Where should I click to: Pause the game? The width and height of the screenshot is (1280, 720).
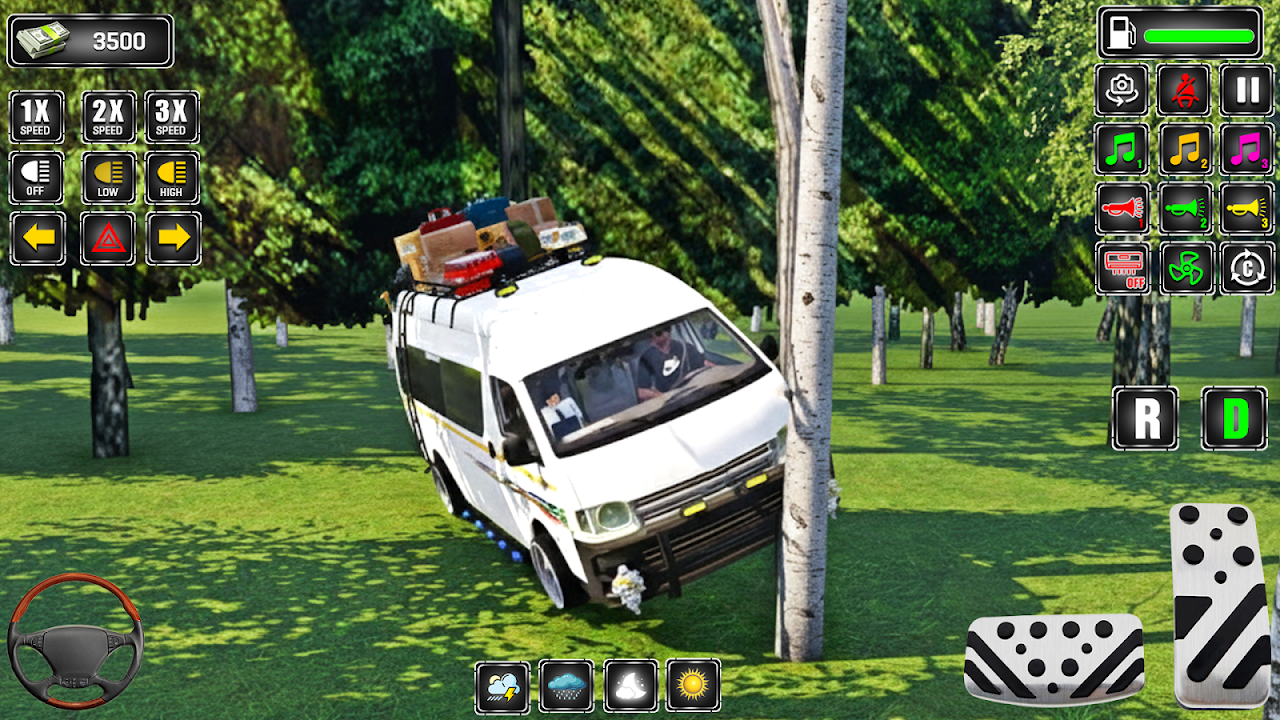(1247, 90)
